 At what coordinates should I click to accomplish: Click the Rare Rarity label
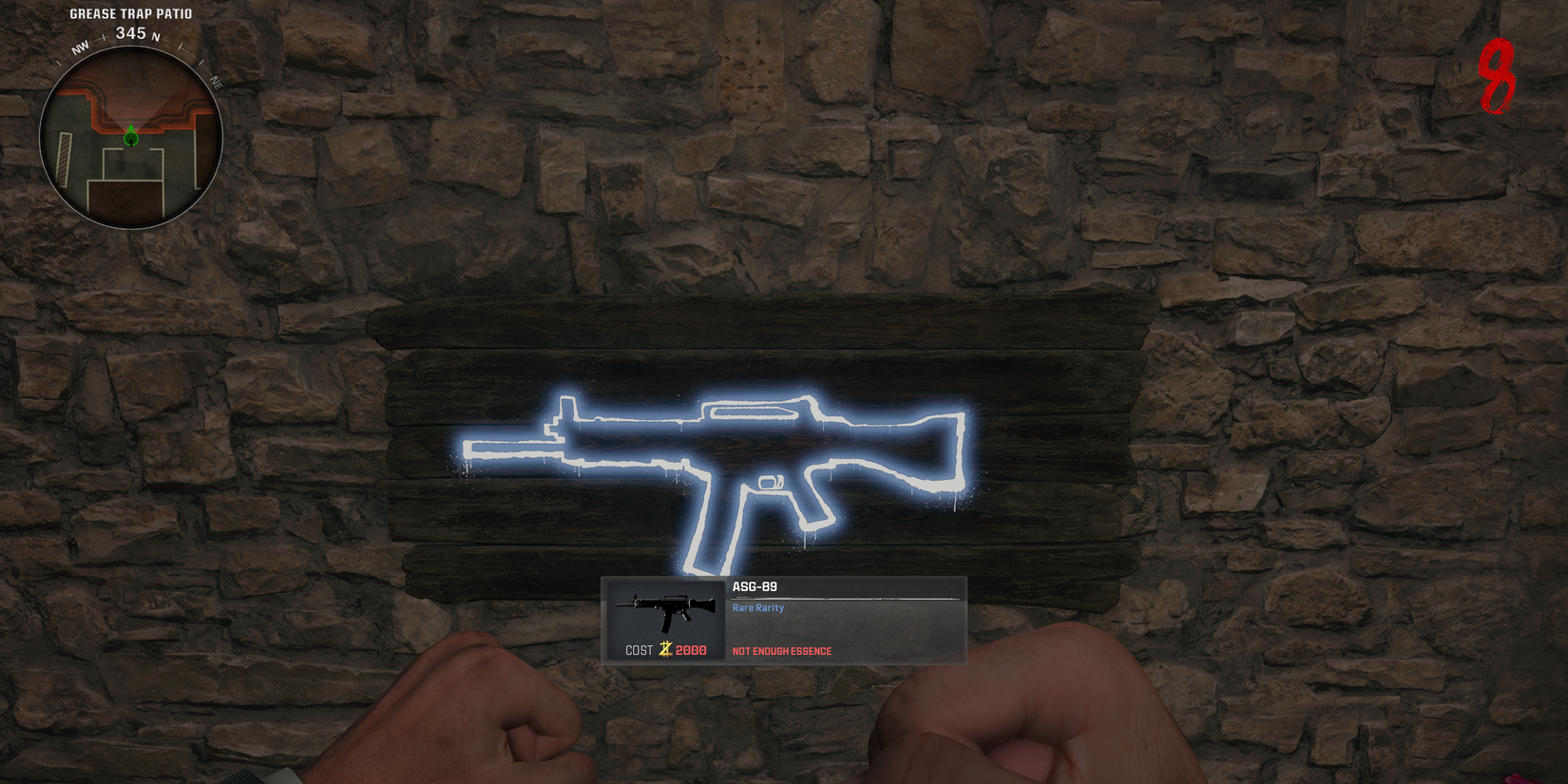756,607
